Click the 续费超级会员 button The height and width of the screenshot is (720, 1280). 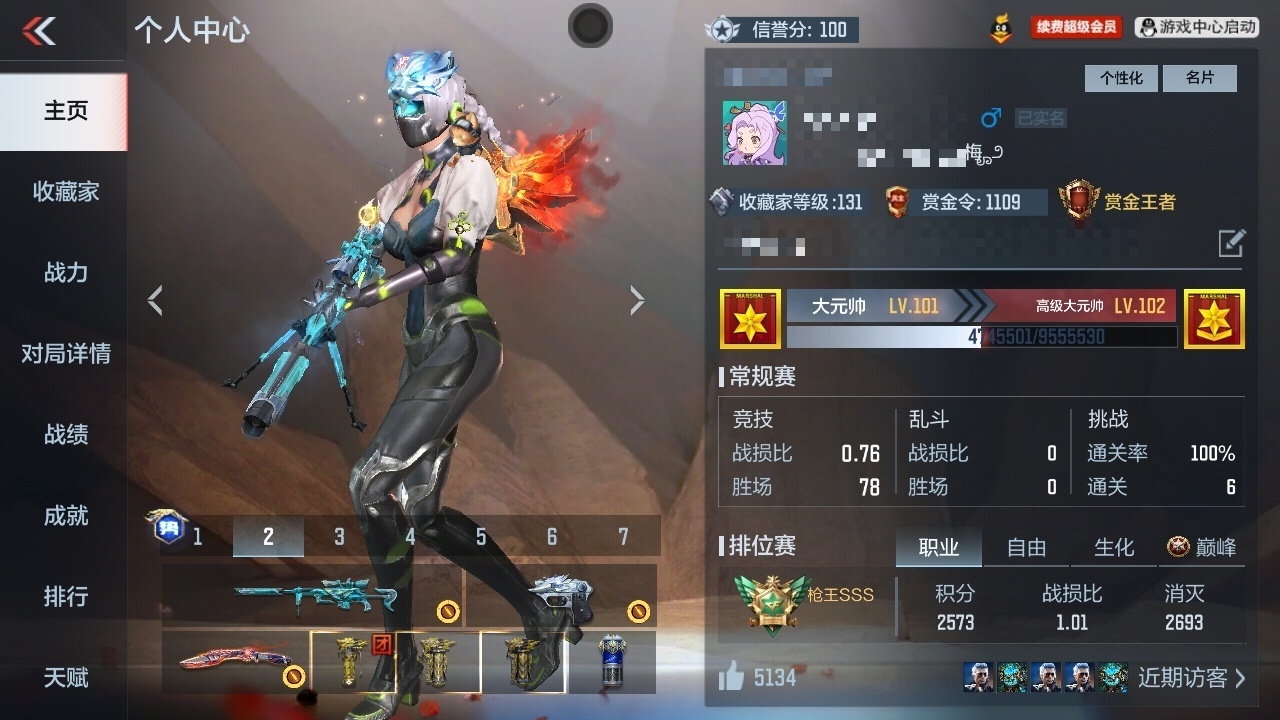(x=1076, y=28)
